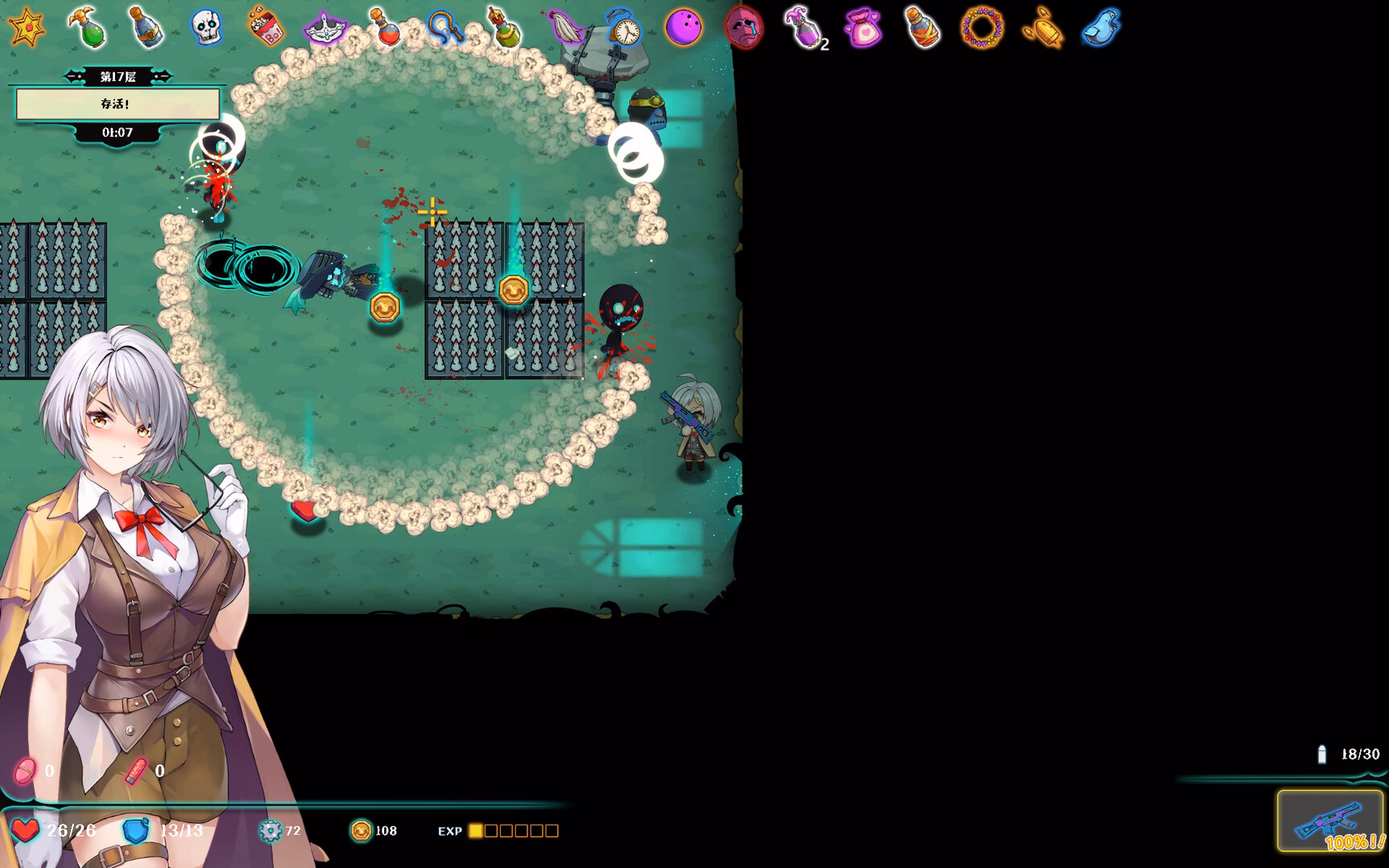Select the crying red mask item
The width and height of the screenshot is (1389, 868).
pos(743,27)
